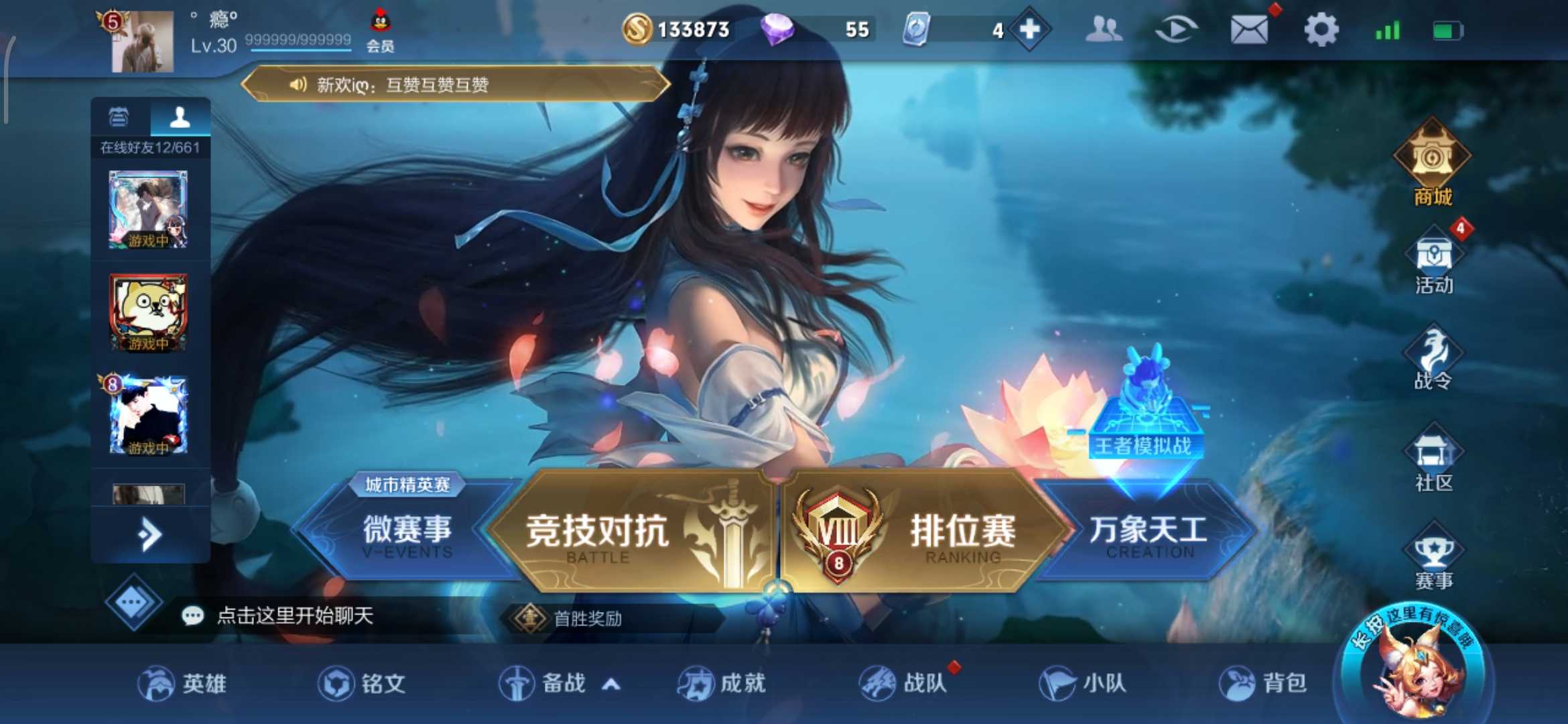Collapse the online friends sidebar
The image size is (1568, 724).
pos(149,533)
